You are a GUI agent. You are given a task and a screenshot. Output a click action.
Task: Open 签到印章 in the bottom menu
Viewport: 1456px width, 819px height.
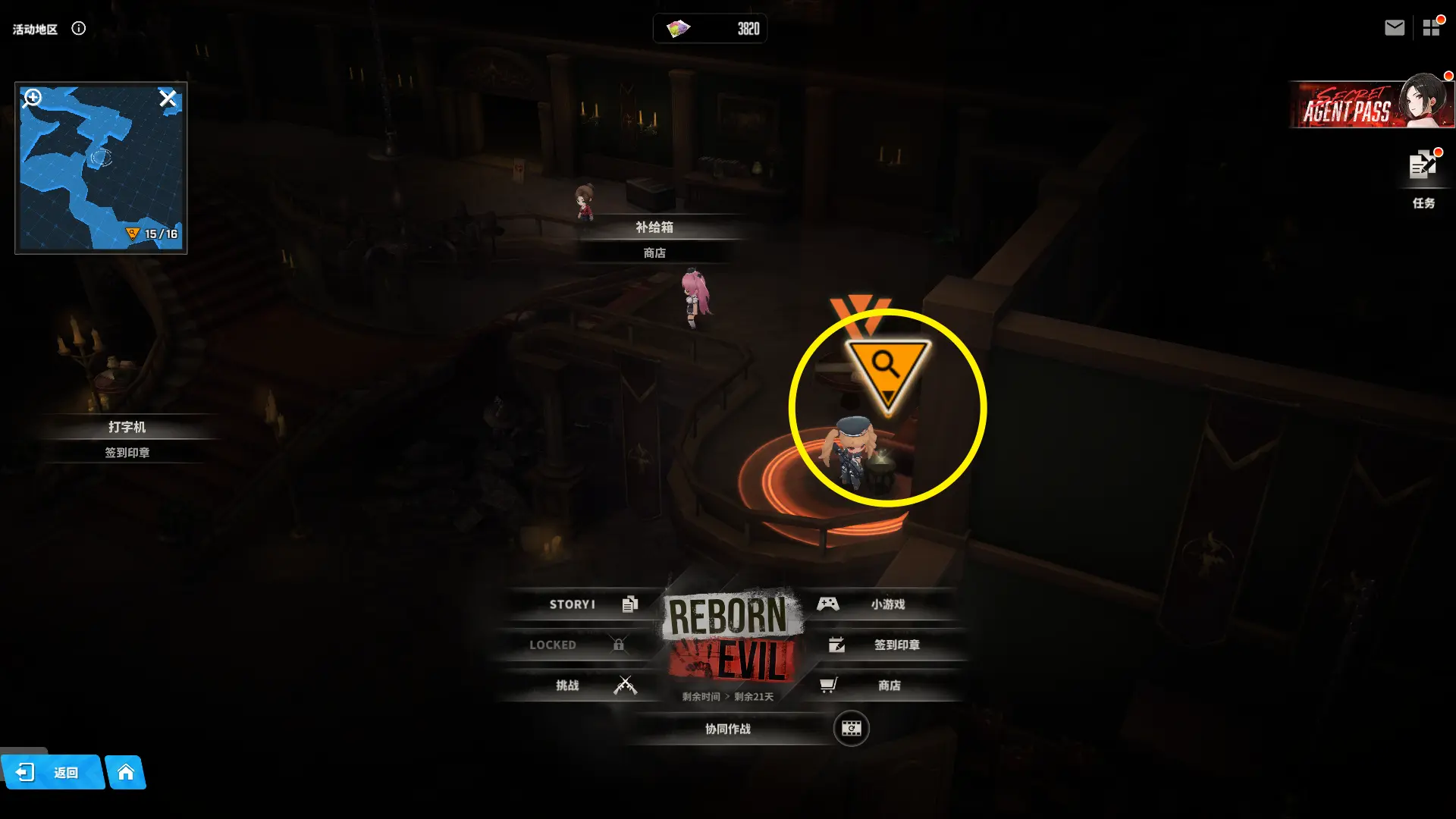pyautogui.click(x=887, y=645)
